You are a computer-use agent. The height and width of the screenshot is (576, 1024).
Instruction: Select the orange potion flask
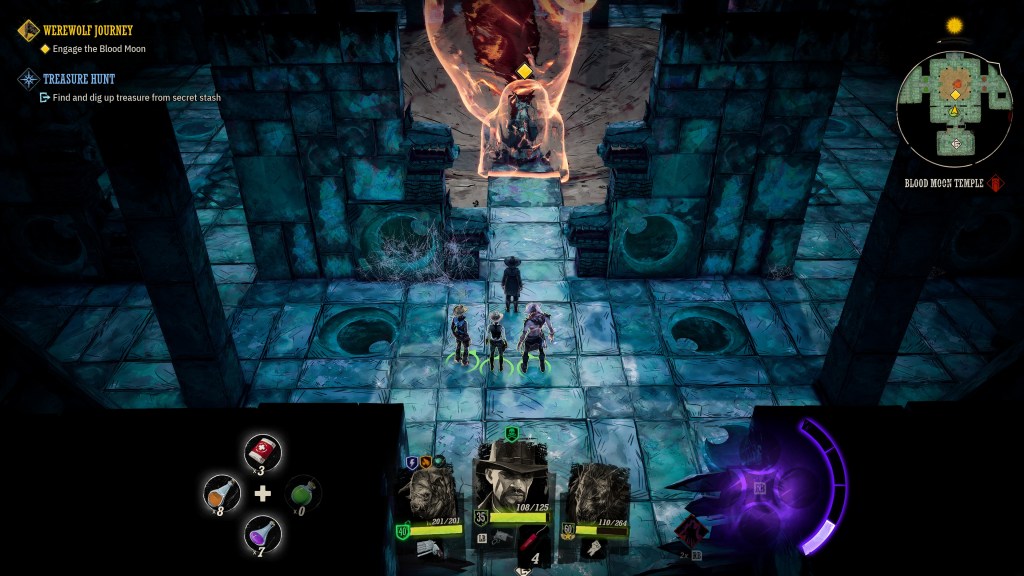pyautogui.click(x=222, y=493)
